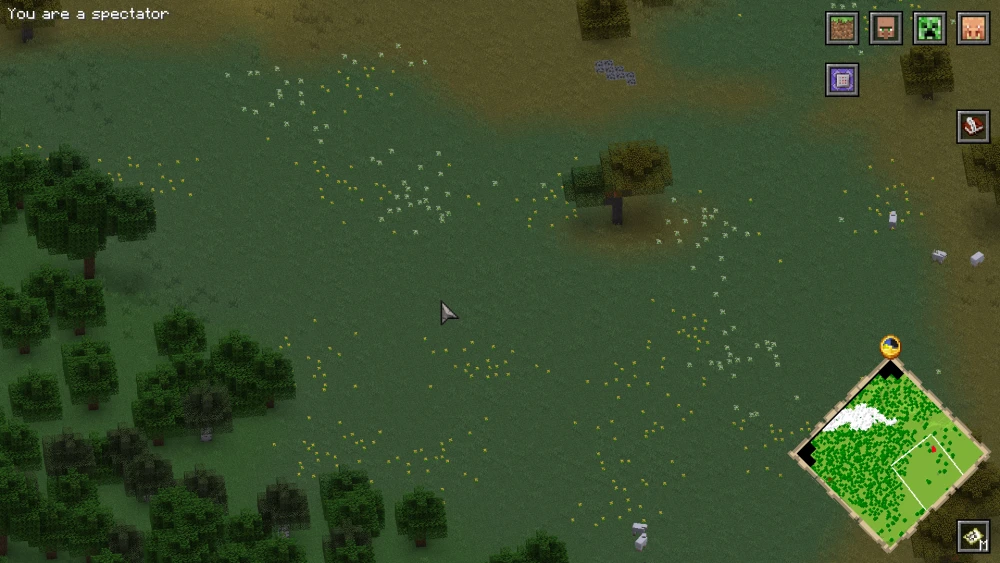Open the purple command block button
This screenshot has height=563, width=1000.
(842, 79)
